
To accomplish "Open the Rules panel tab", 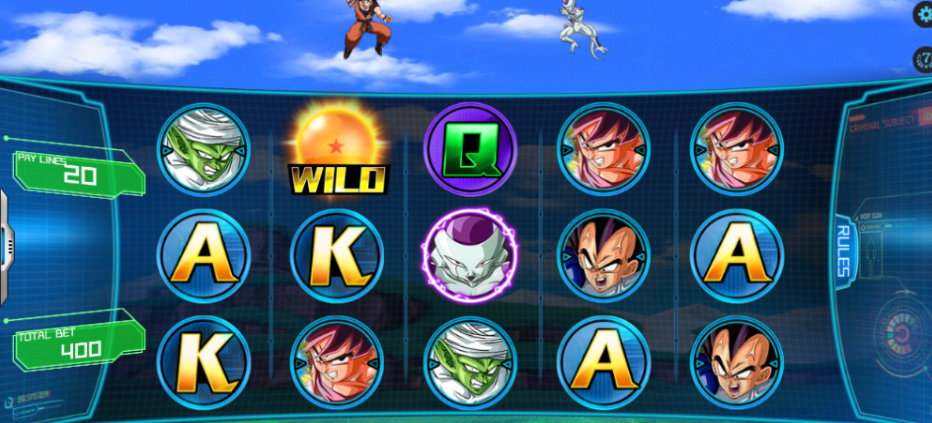I will click(x=842, y=249).
